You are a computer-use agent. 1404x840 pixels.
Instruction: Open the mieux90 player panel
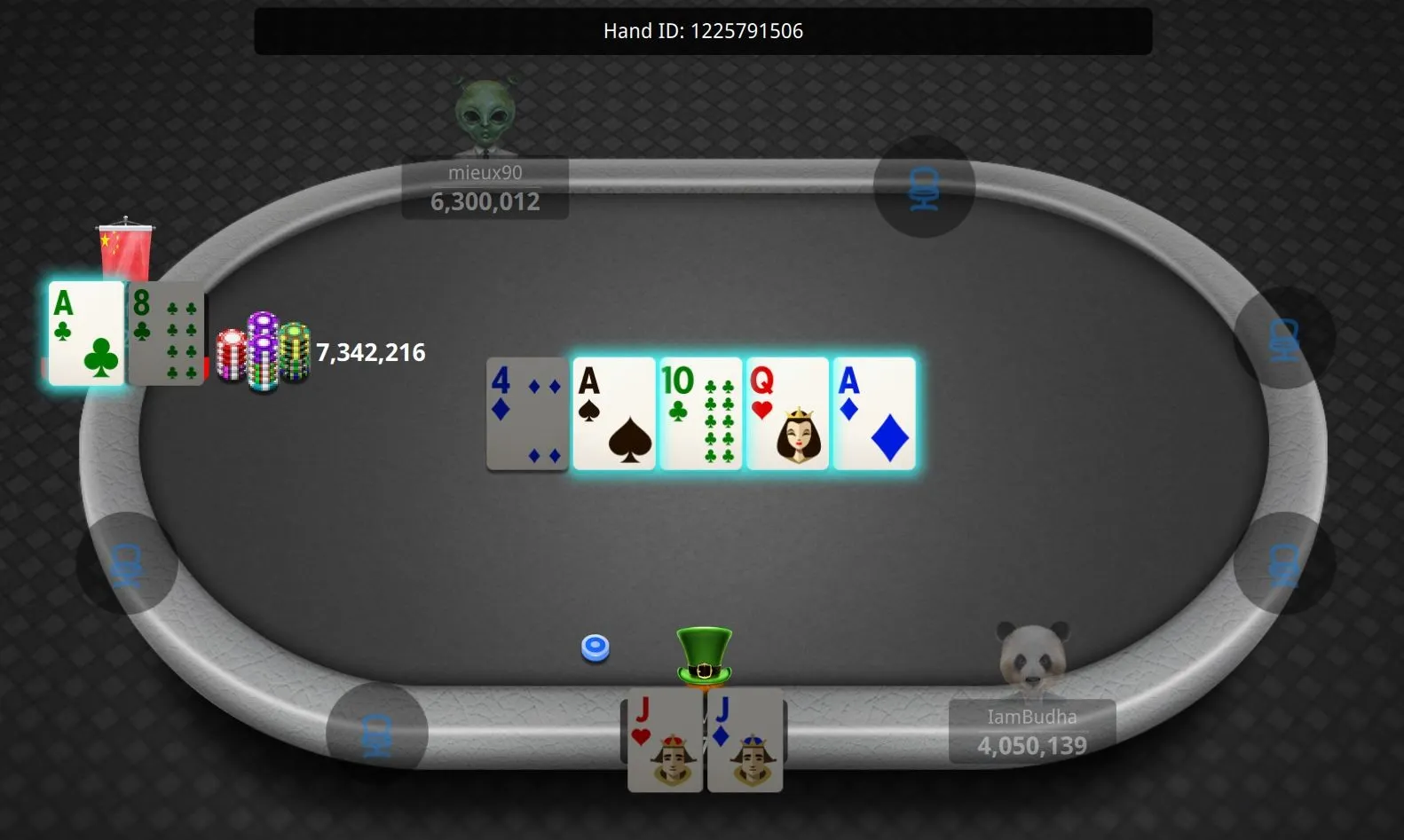point(485,188)
